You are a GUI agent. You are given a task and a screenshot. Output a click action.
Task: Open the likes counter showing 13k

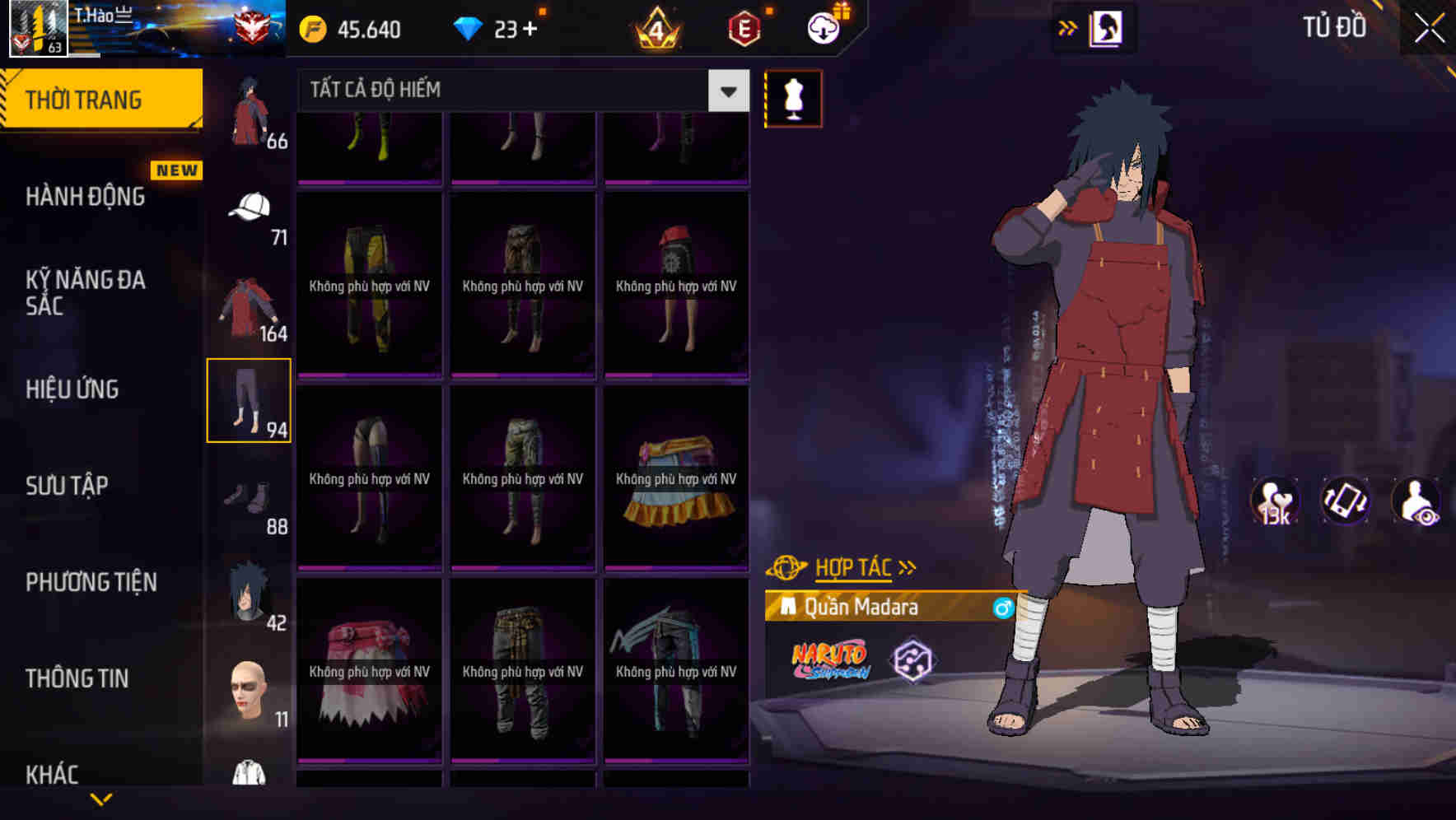1273,501
